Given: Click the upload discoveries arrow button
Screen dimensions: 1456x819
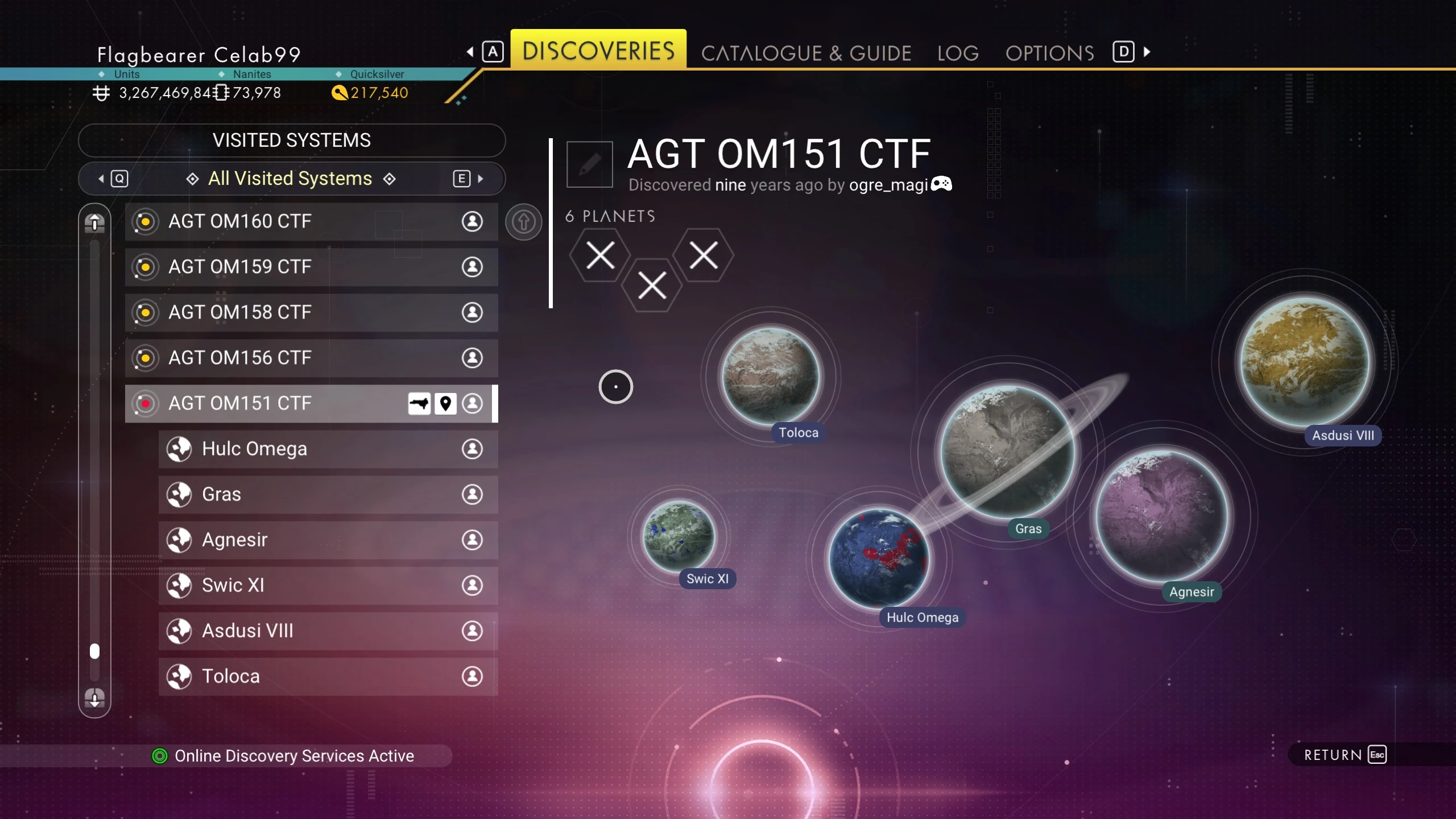Looking at the screenshot, I should pos(523,222).
